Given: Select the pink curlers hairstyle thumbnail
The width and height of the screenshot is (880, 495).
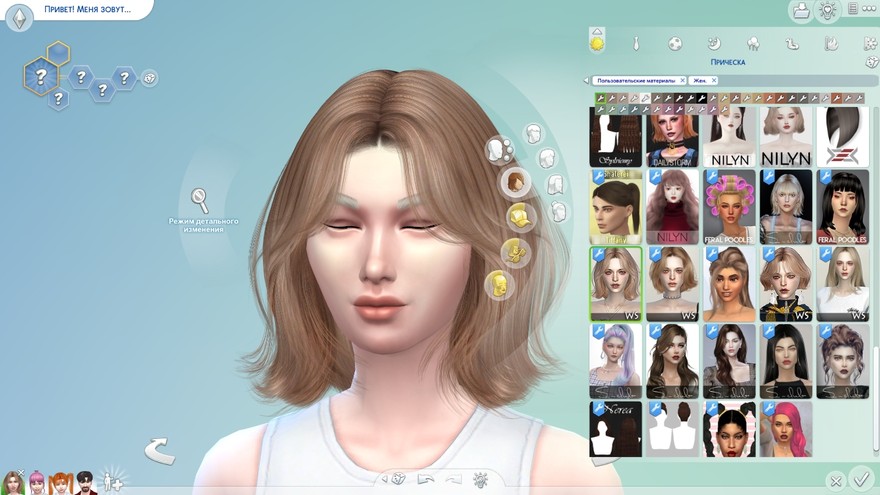Looking at the screenshot, I should tap(729, 207).
